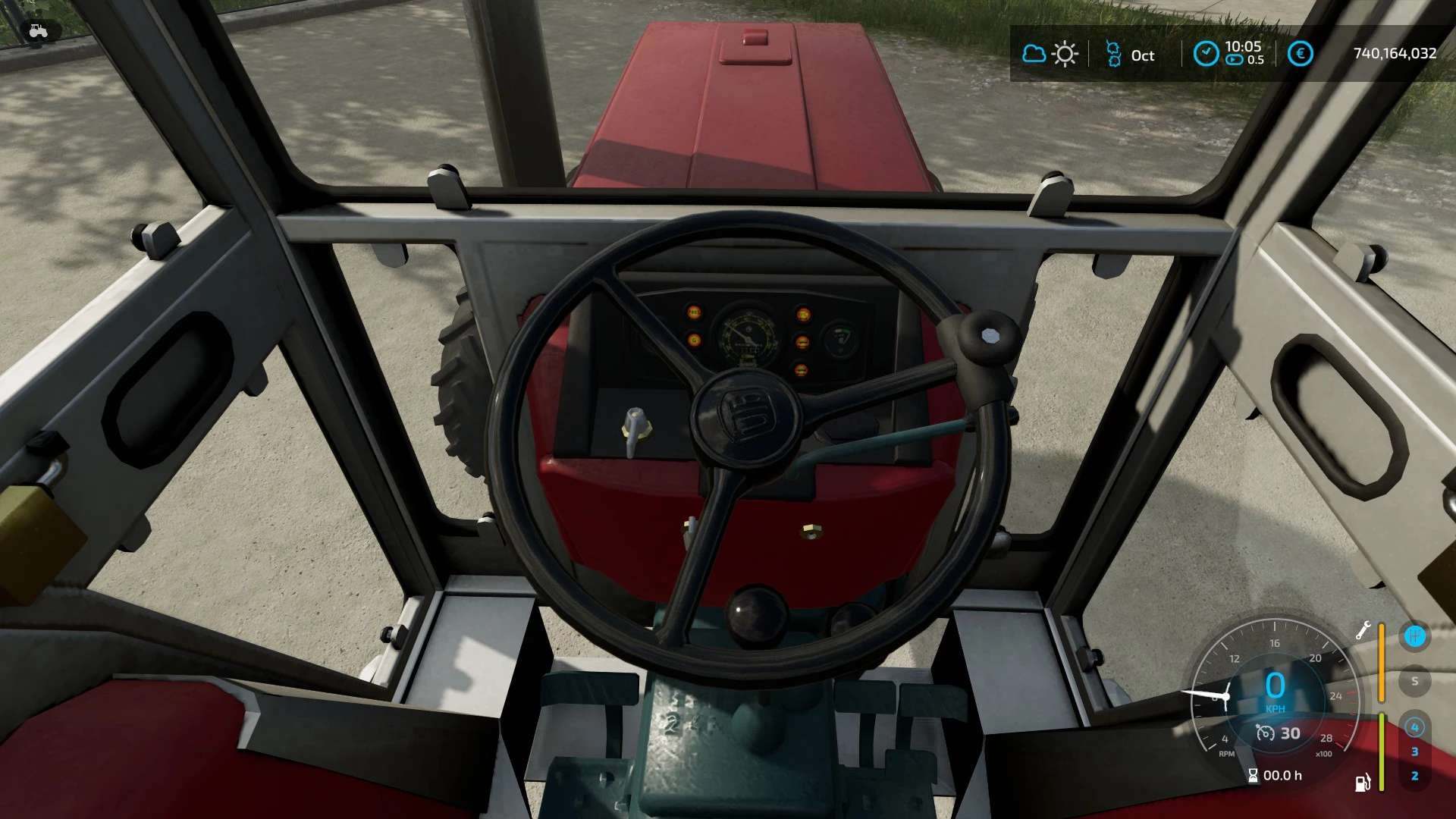Click the sun forecast icon
The image size is (1456, 819).
[x=1065, y=55]
